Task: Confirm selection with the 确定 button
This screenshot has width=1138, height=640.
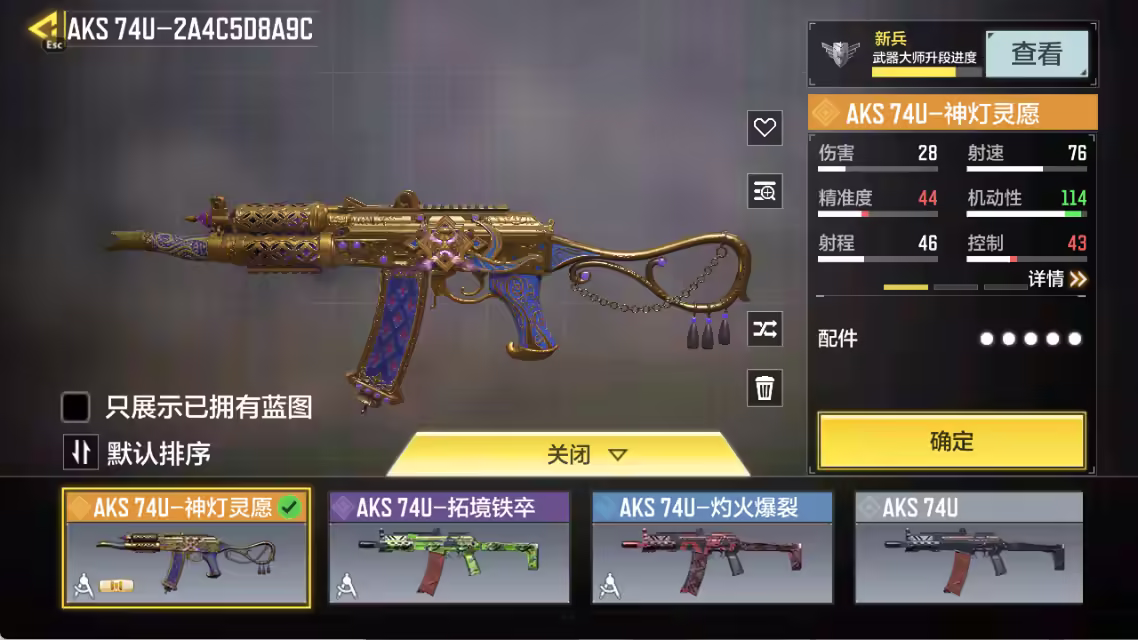Action: tap(951, 441)
